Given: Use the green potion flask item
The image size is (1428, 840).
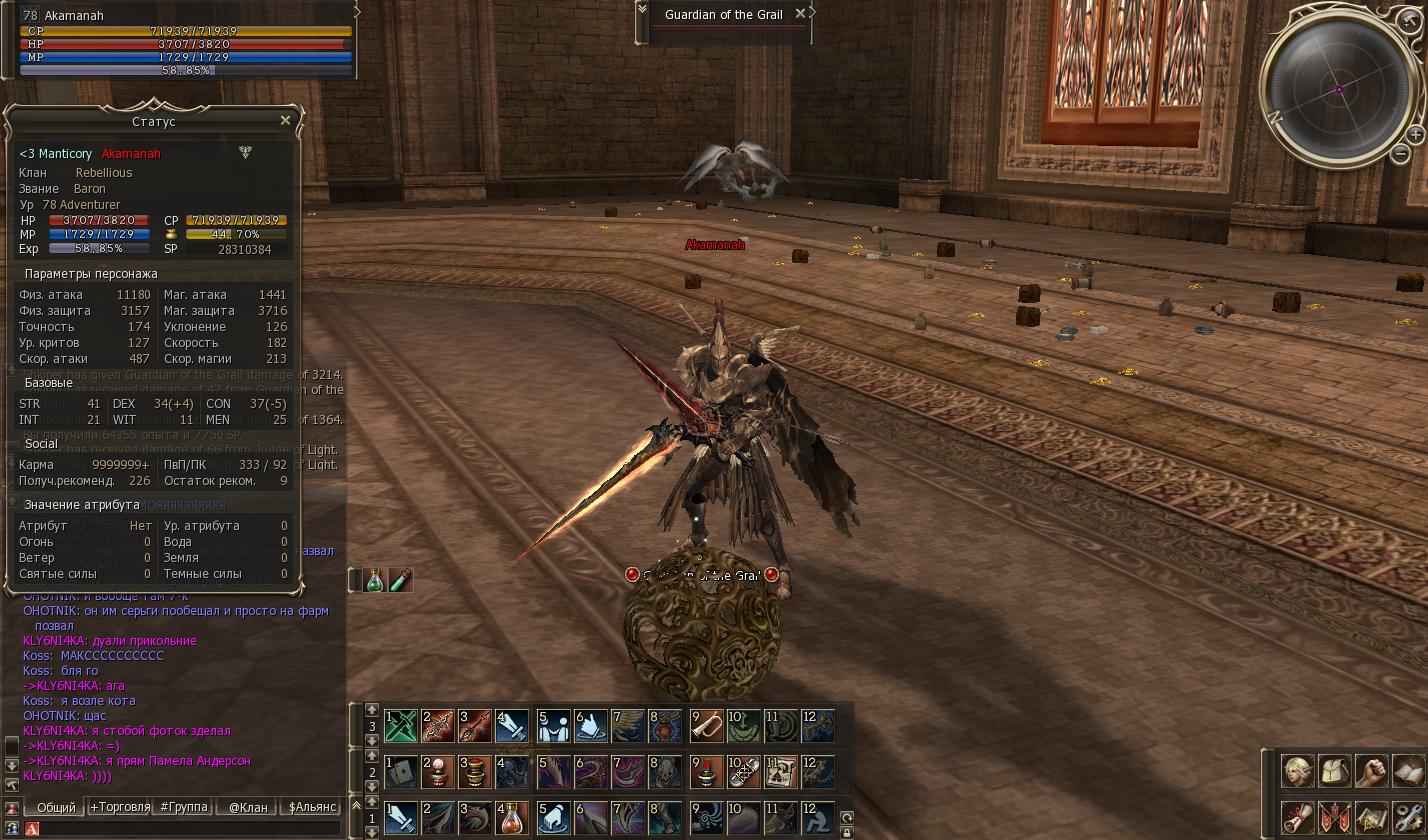Looking at the screenshot, I should coord(374,580).
